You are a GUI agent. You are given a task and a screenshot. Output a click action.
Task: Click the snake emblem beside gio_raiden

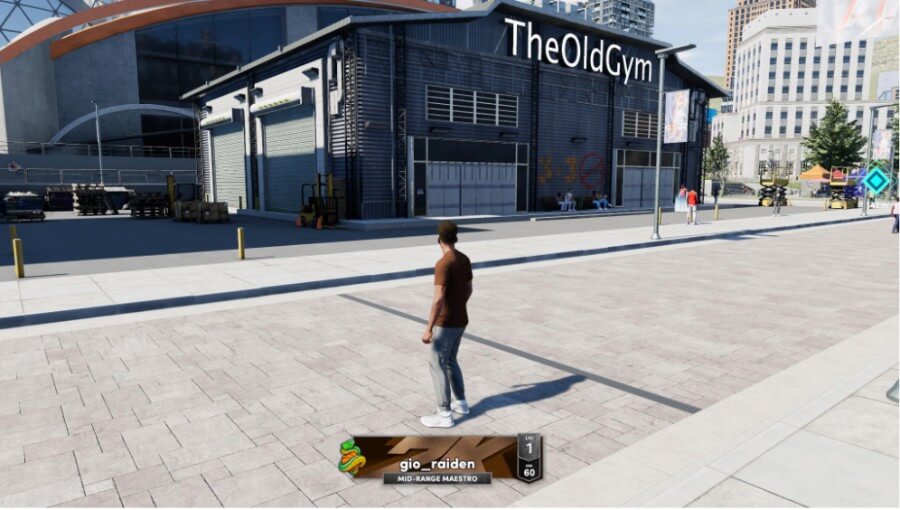pyautogui.click(x=352, y=458)
